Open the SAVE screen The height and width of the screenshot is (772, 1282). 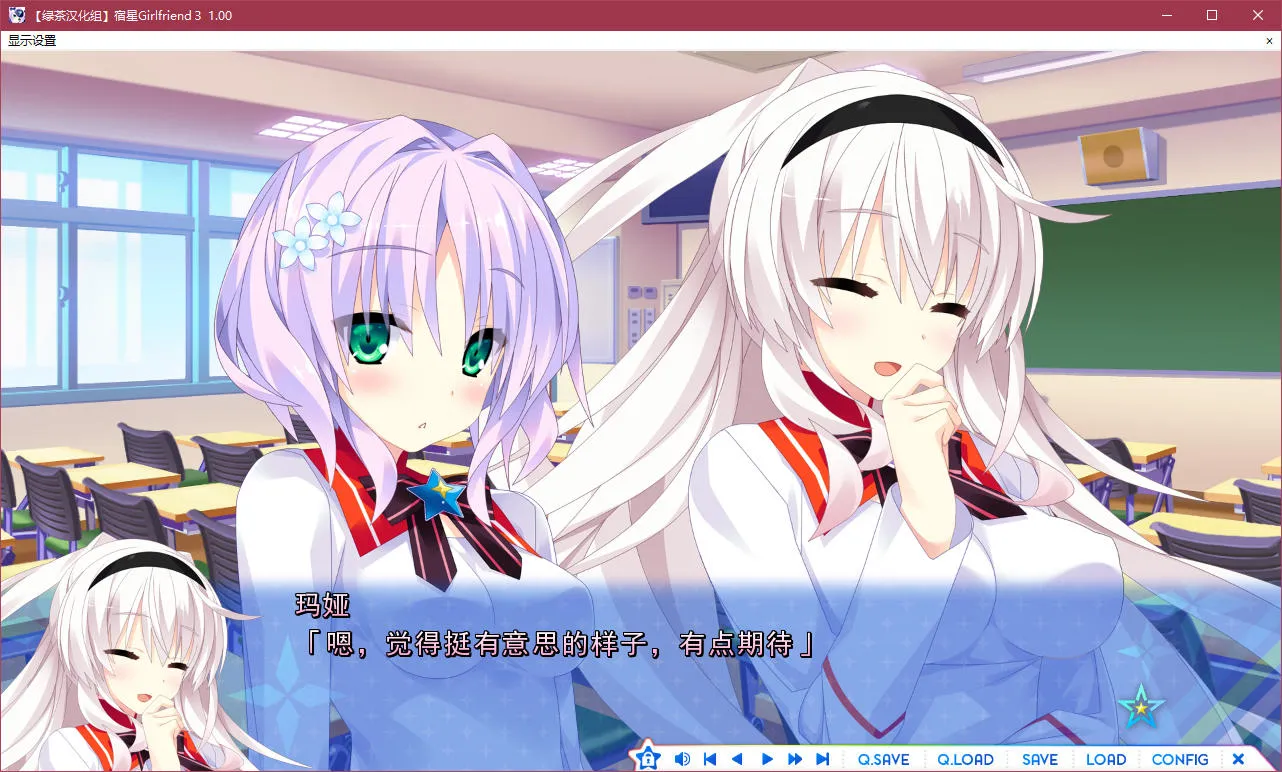coord(1040,759)
